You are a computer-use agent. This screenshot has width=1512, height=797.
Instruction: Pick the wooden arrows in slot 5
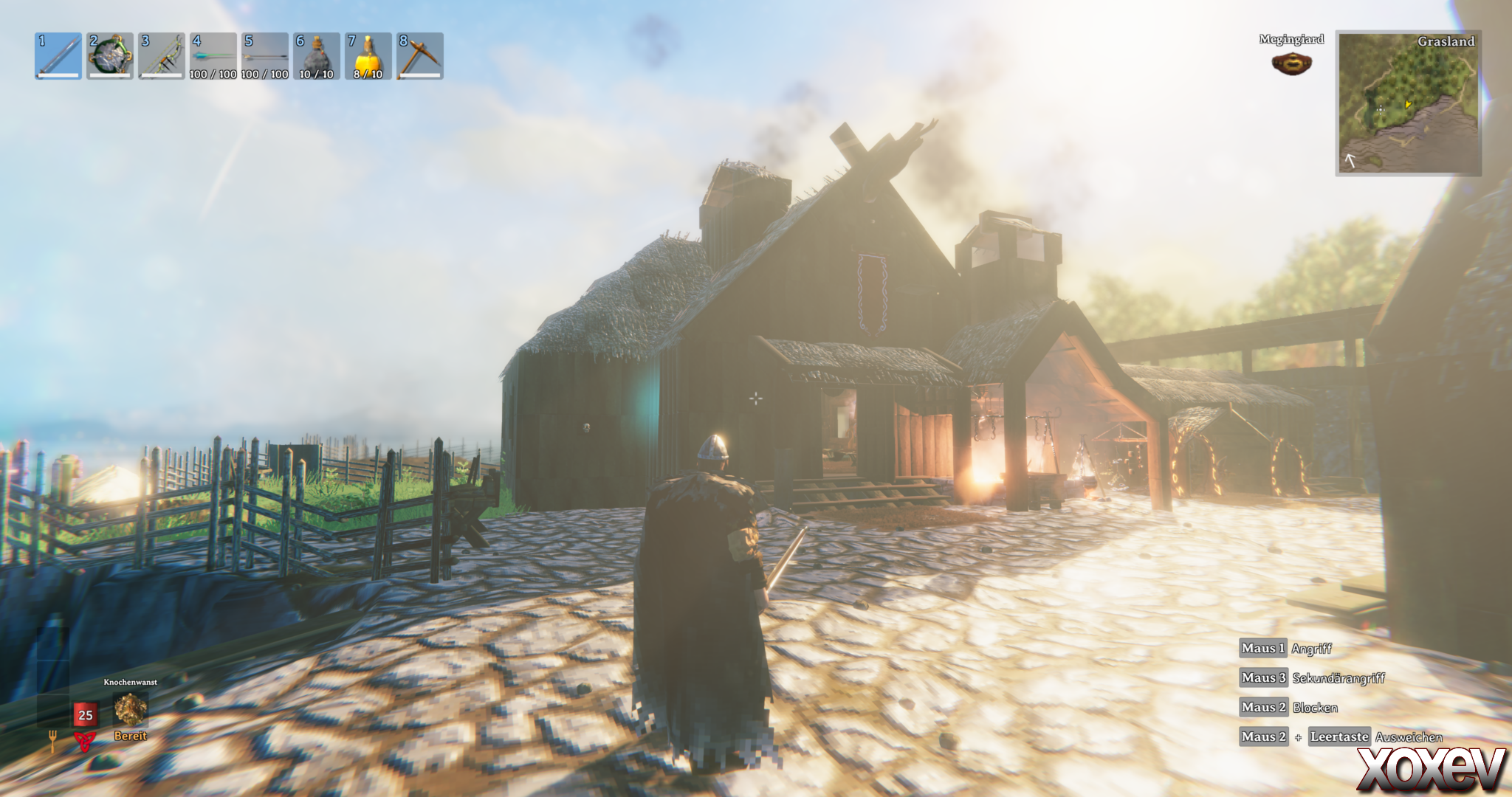pyautogui.click(x=265, y=56)
